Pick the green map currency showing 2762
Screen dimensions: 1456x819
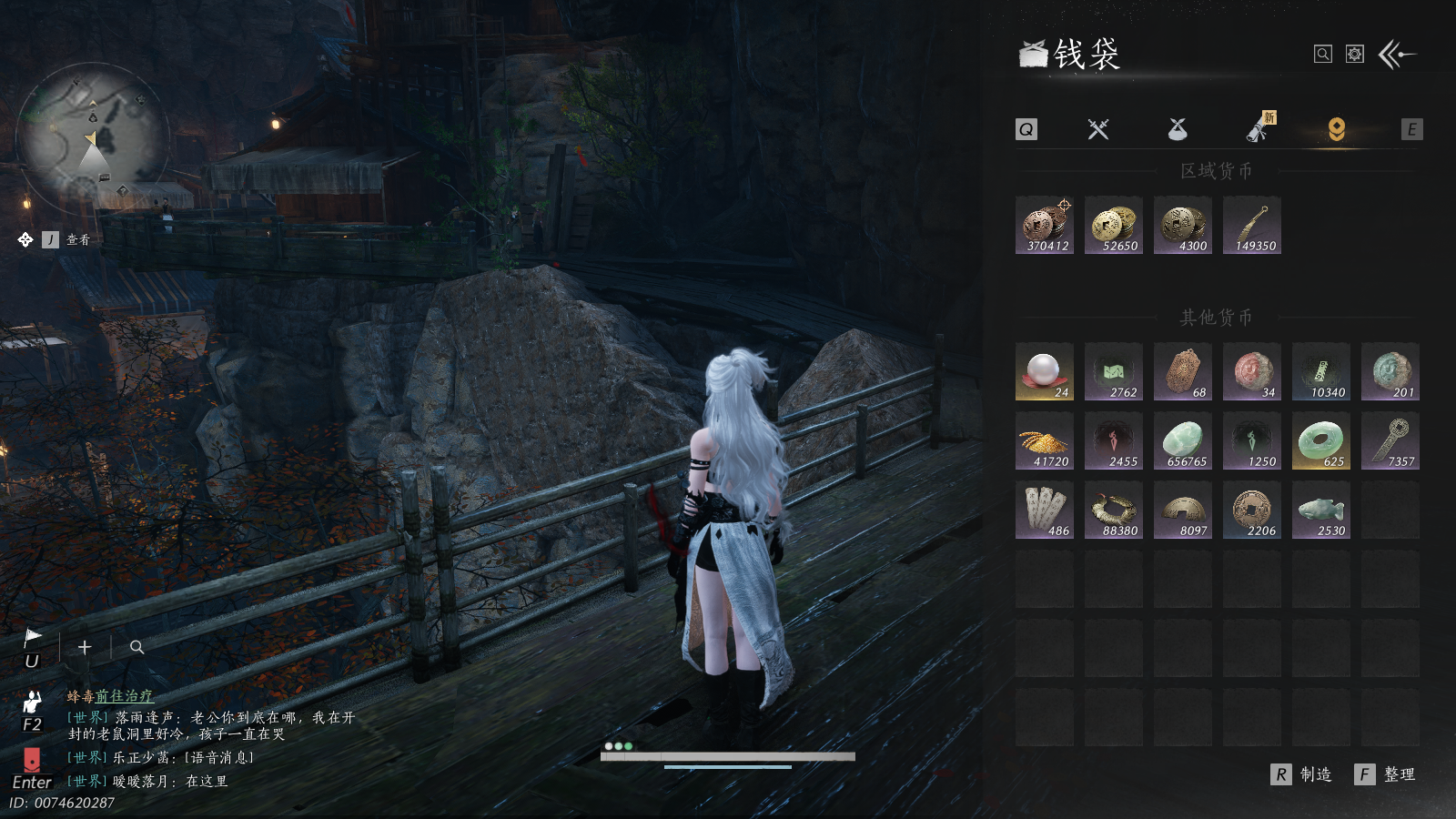[x=1114, y=371]
